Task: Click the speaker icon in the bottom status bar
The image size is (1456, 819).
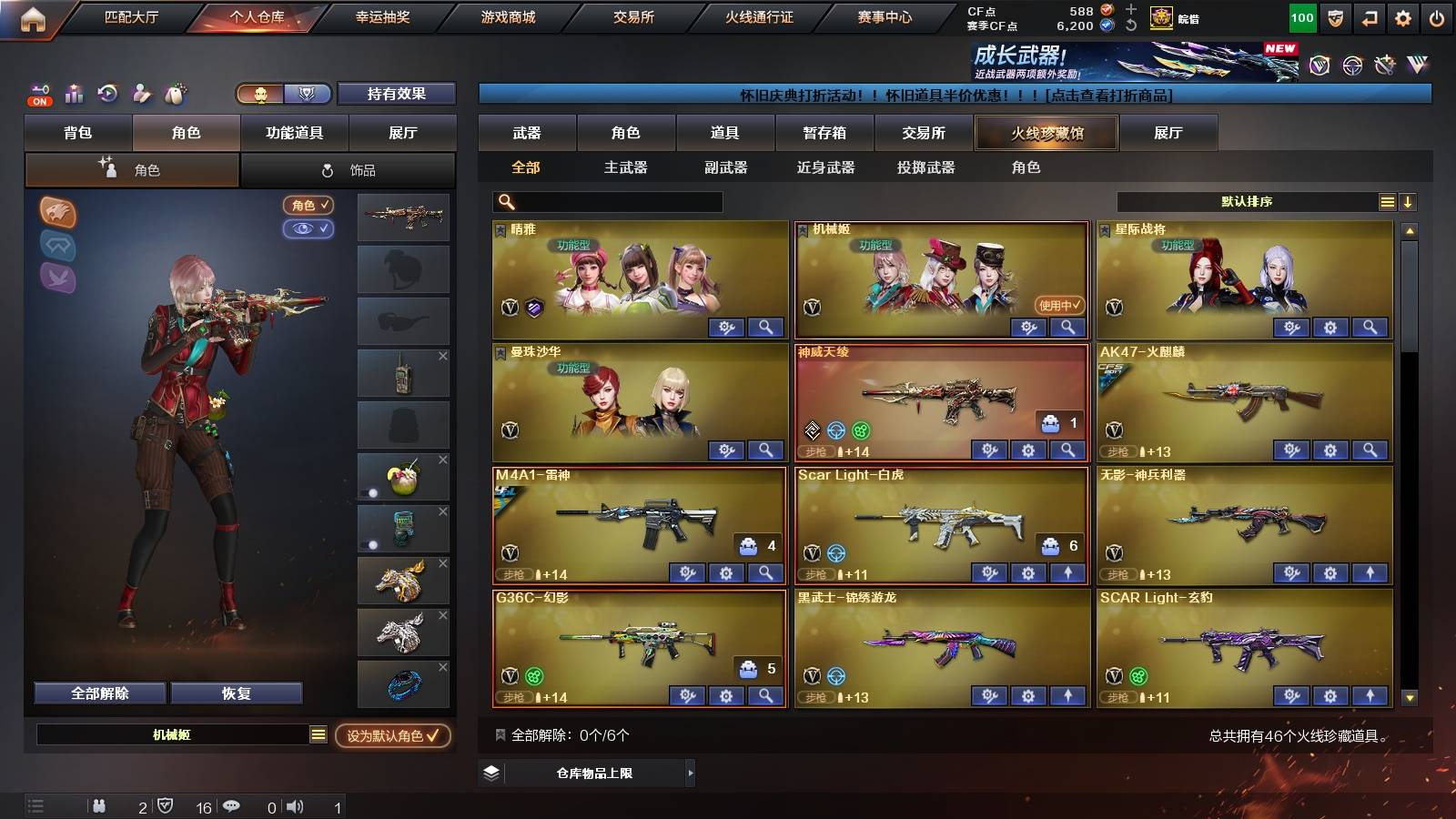Action: 293,805
